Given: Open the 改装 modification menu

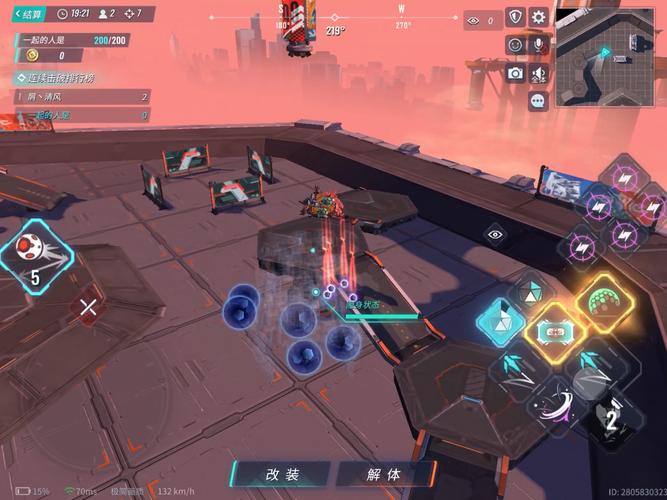Looking at the screenshot, I should click(283, 474).
